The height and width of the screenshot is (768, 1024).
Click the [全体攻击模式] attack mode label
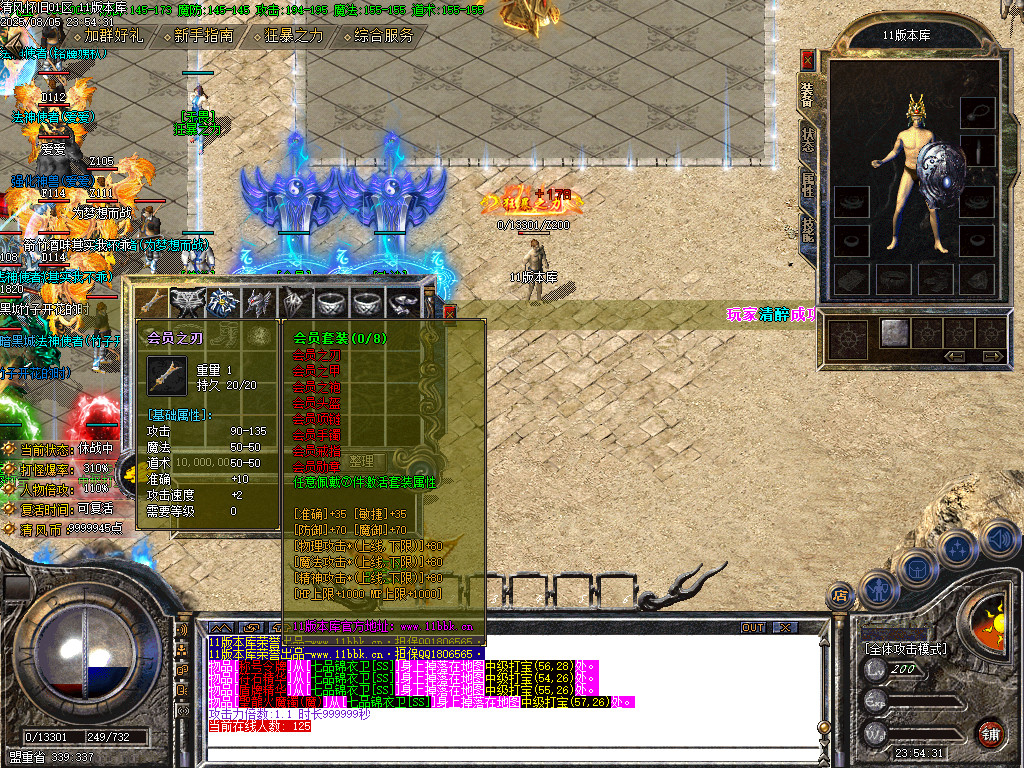tap(904, 649)
